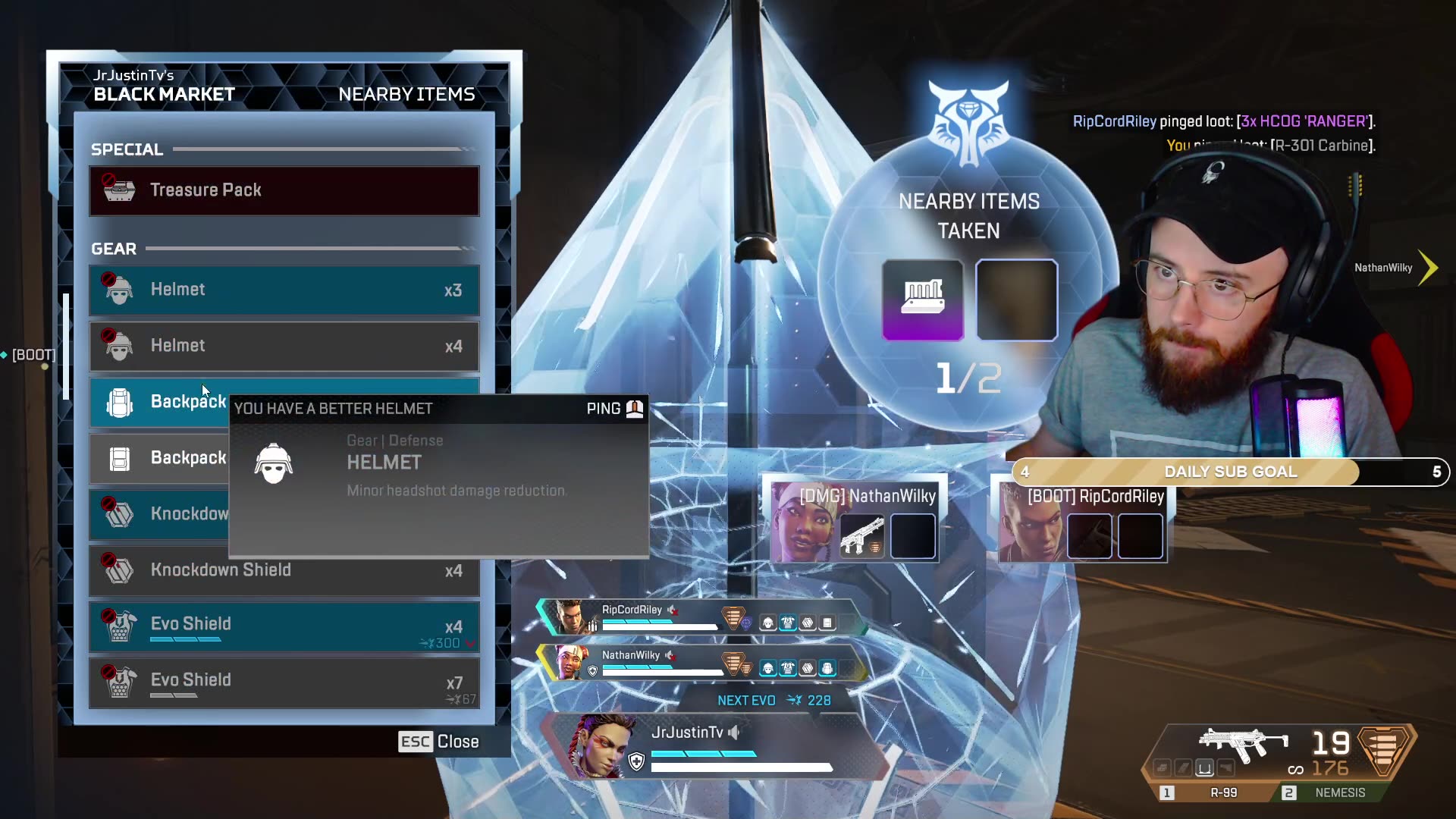Expand the Evo Shield upgrade chevron near 300
1456x819 pixels.
tap(470, 642)
